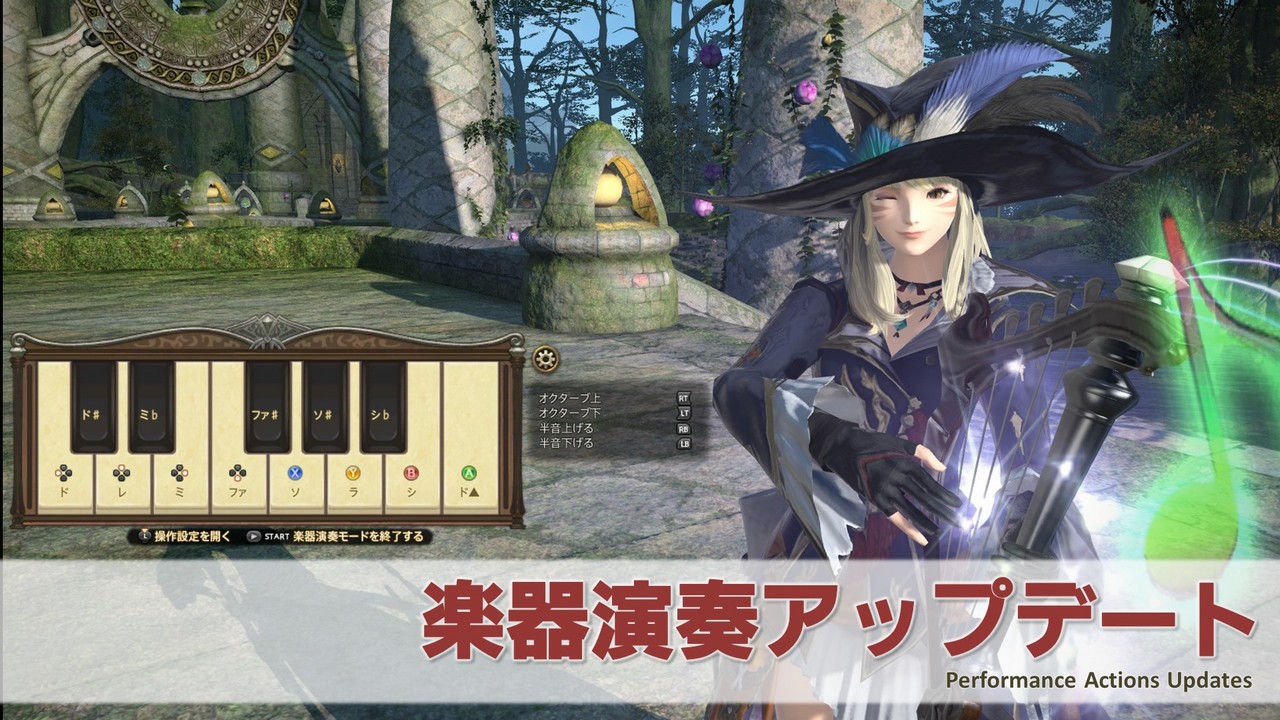Play the ミb black key
The width and height of the screenshot is (1280, 720).
[151, 406]
